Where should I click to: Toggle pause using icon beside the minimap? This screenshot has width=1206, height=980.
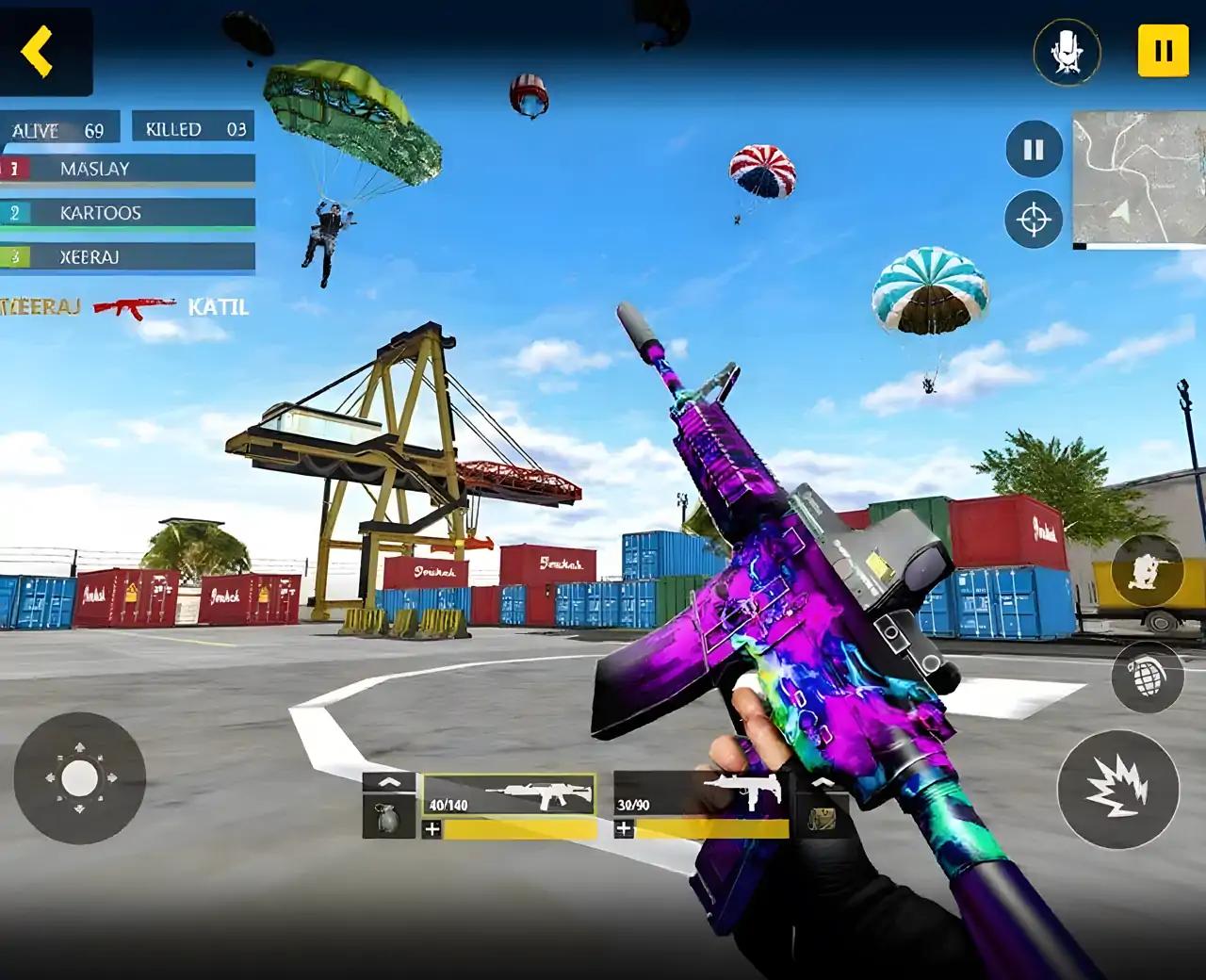point(1034,149)
